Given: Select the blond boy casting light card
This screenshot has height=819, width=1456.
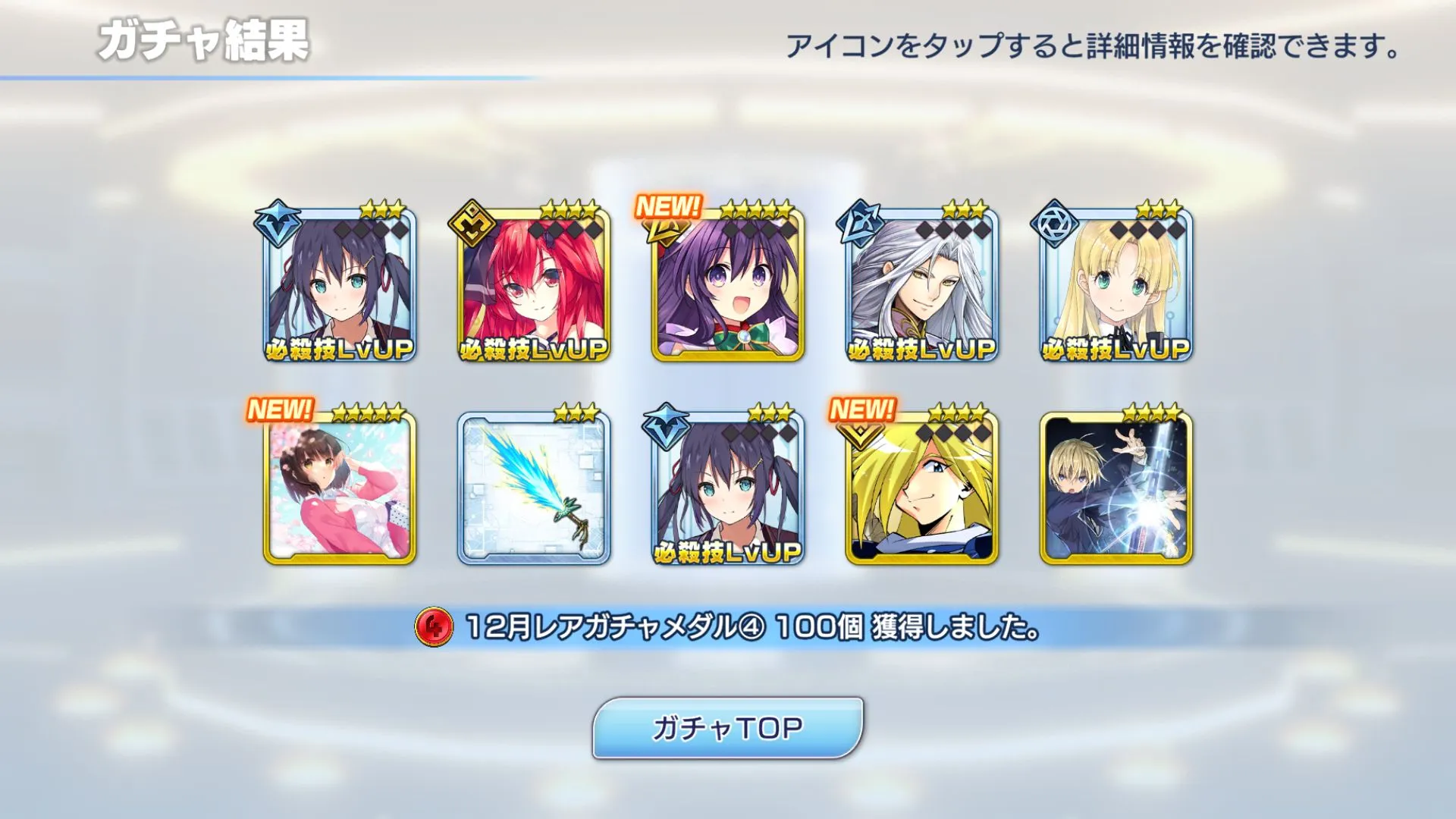Looking at the screenshot, I should pyautogui.click(x=1116, y=488).
